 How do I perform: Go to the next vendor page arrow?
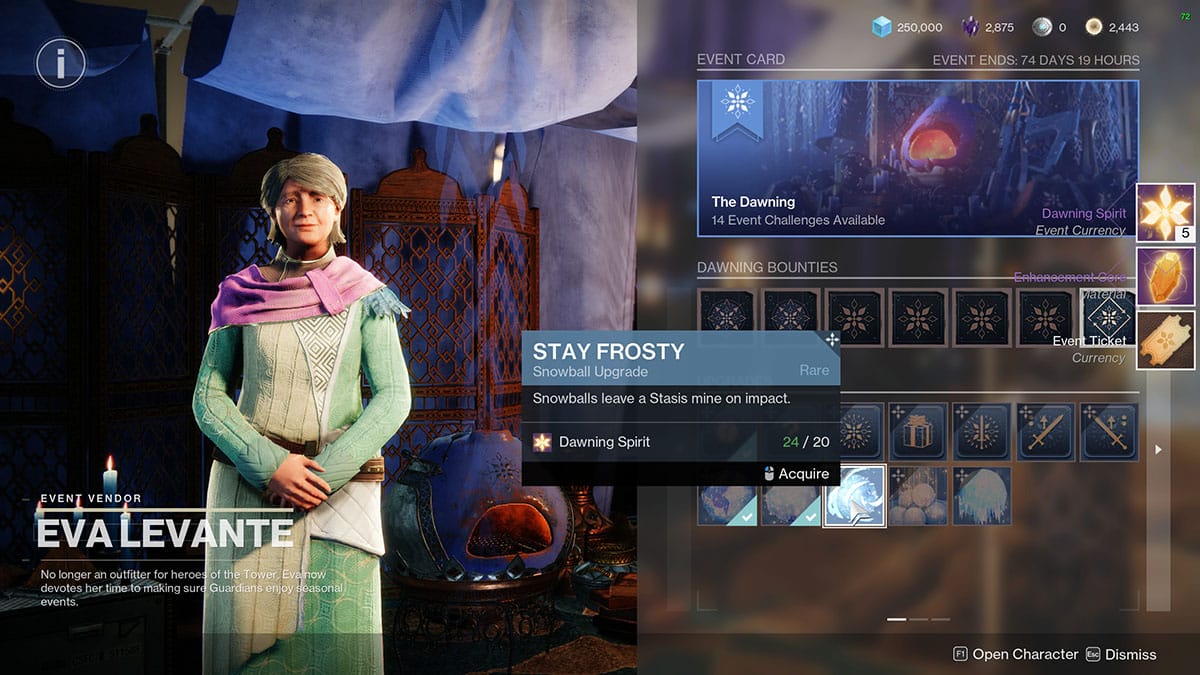click(1158, 450)
